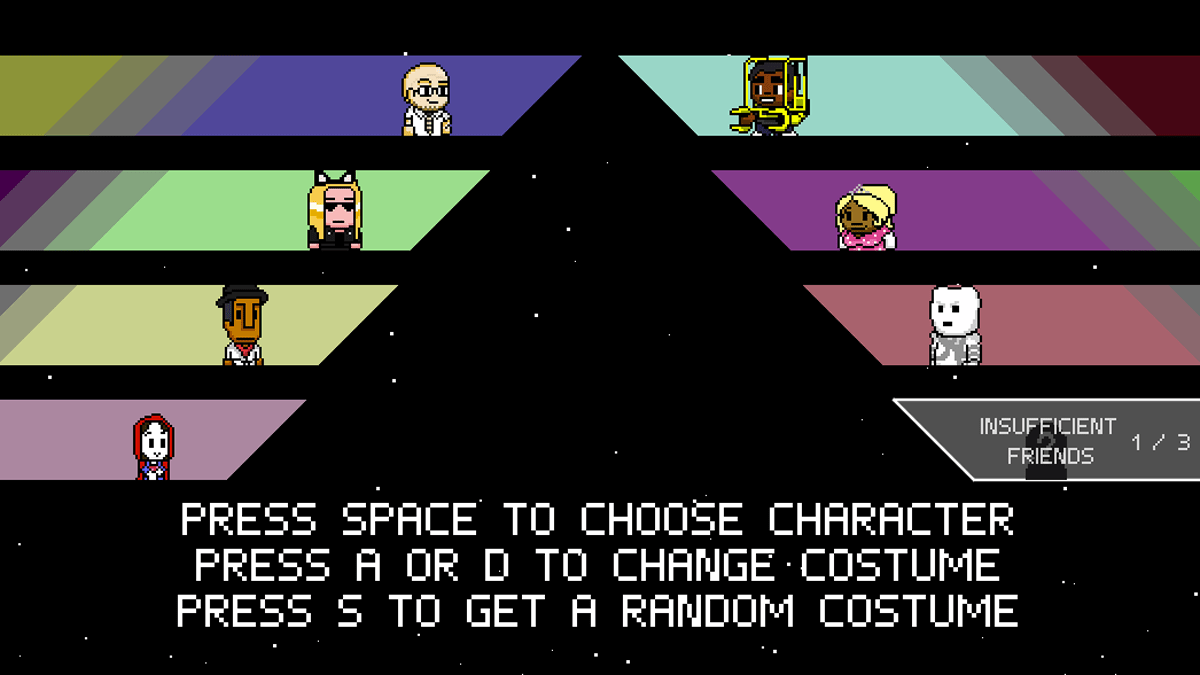
Task: Pick the character wearing a black fedora
Action: click(242, 325)
